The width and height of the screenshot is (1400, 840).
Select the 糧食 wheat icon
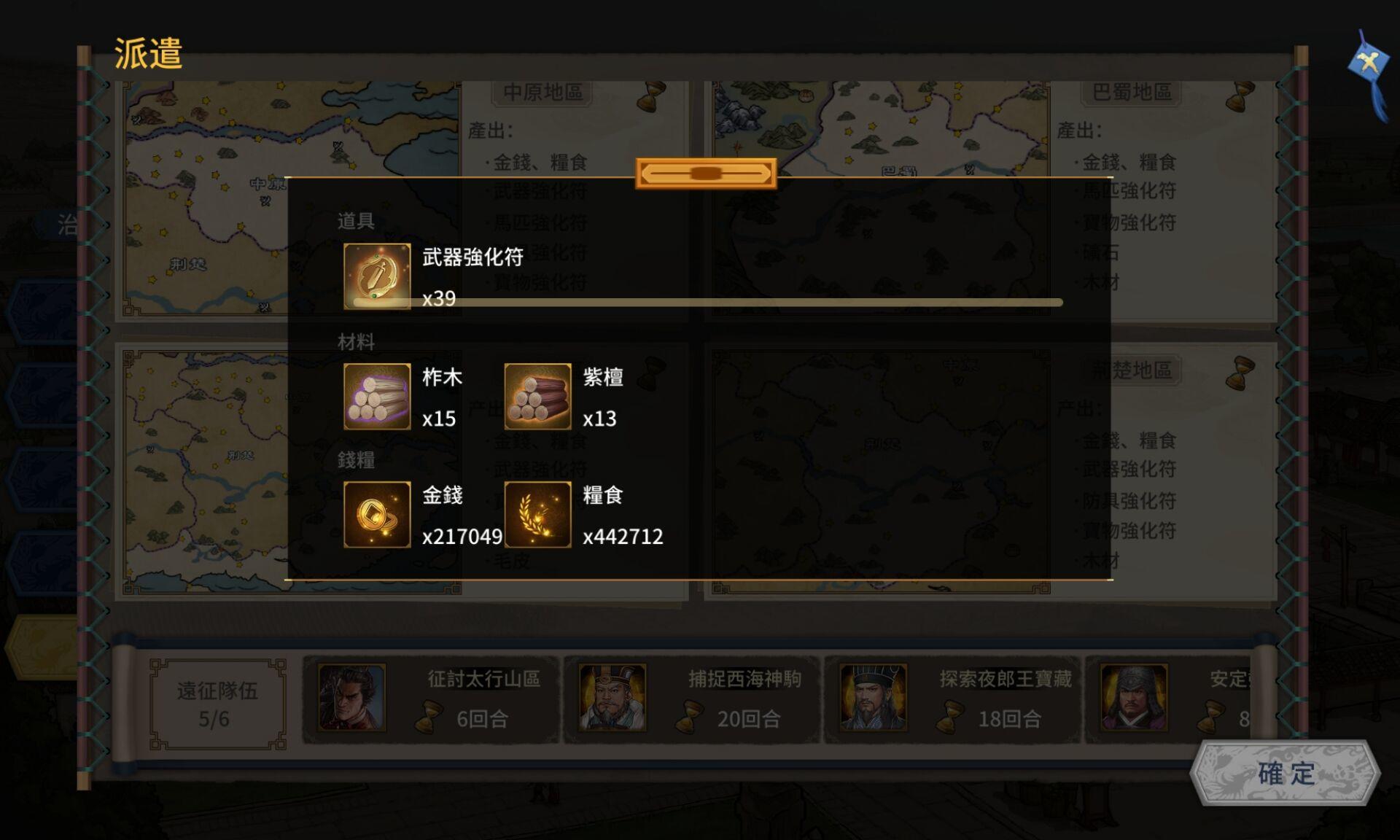(538, 515)
